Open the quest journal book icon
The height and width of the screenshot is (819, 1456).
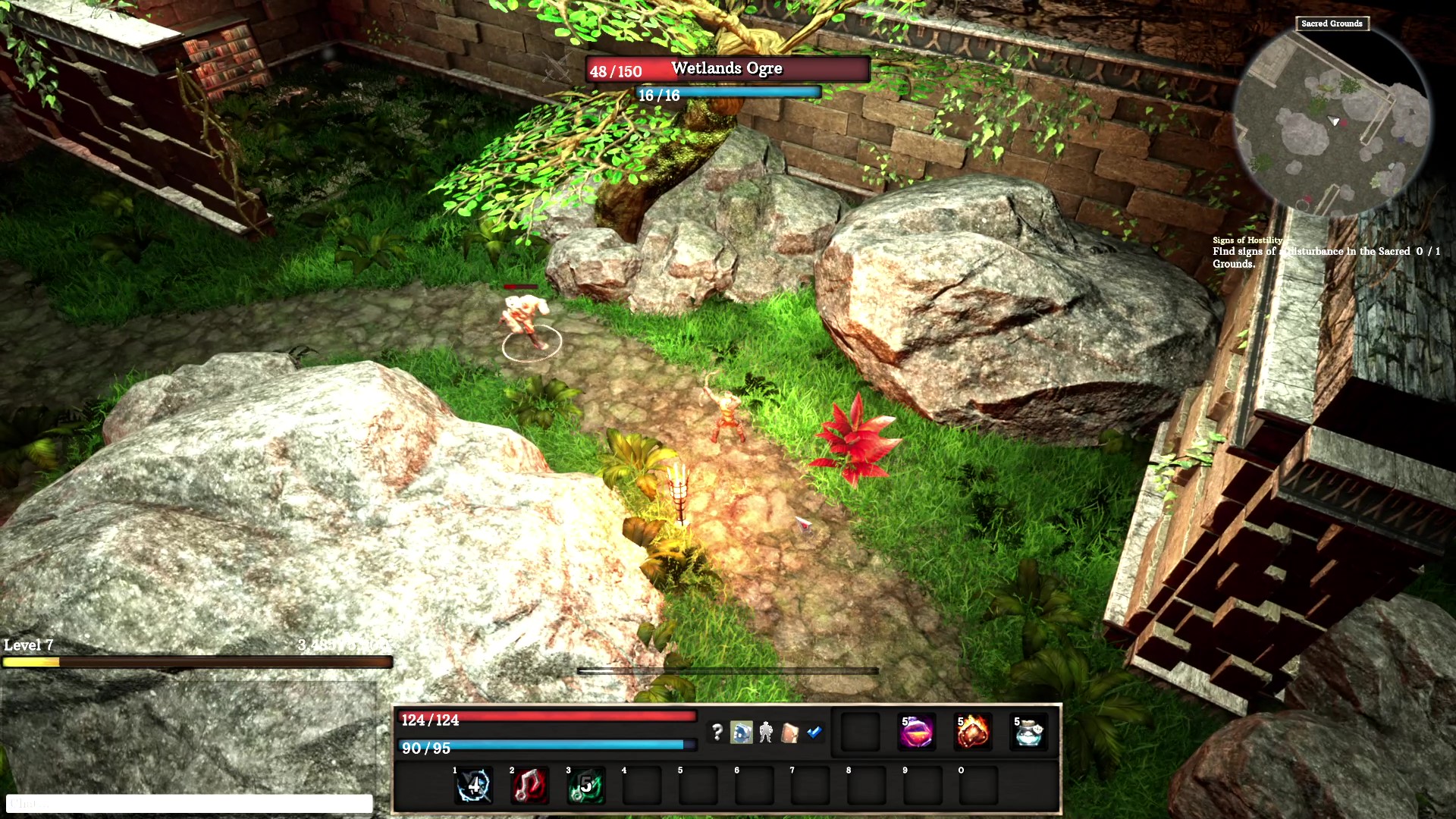[x=790, y=733]
